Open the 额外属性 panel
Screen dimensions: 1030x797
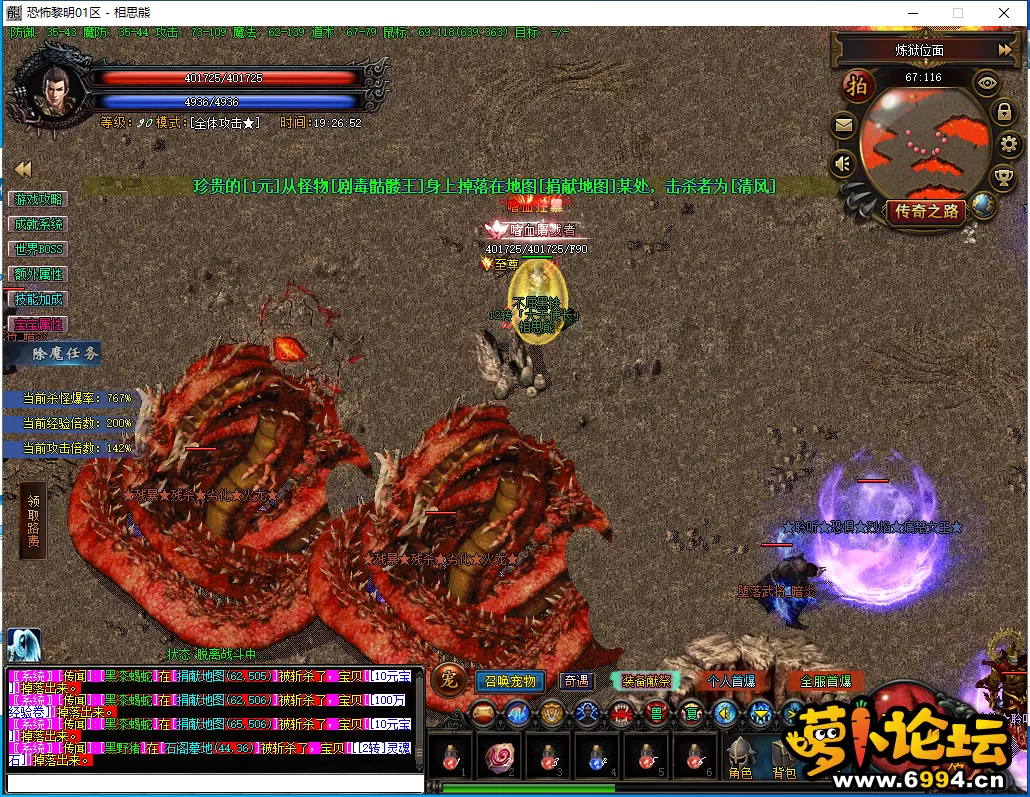point(38,274)
